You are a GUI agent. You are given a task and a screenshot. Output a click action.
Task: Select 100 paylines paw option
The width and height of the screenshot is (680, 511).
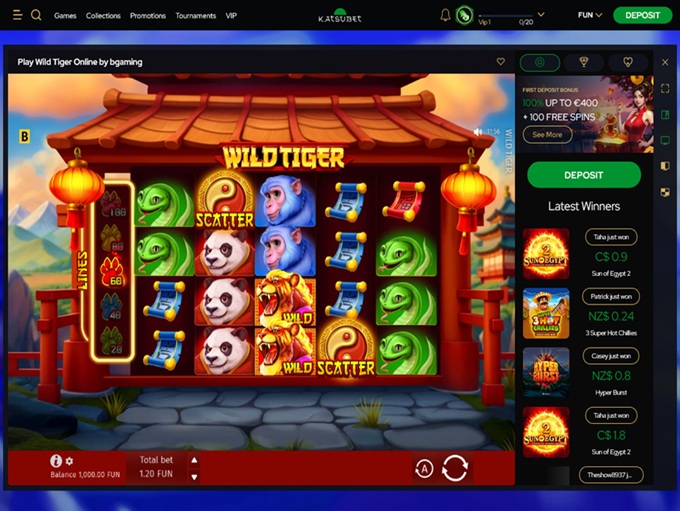pos(116,210)
